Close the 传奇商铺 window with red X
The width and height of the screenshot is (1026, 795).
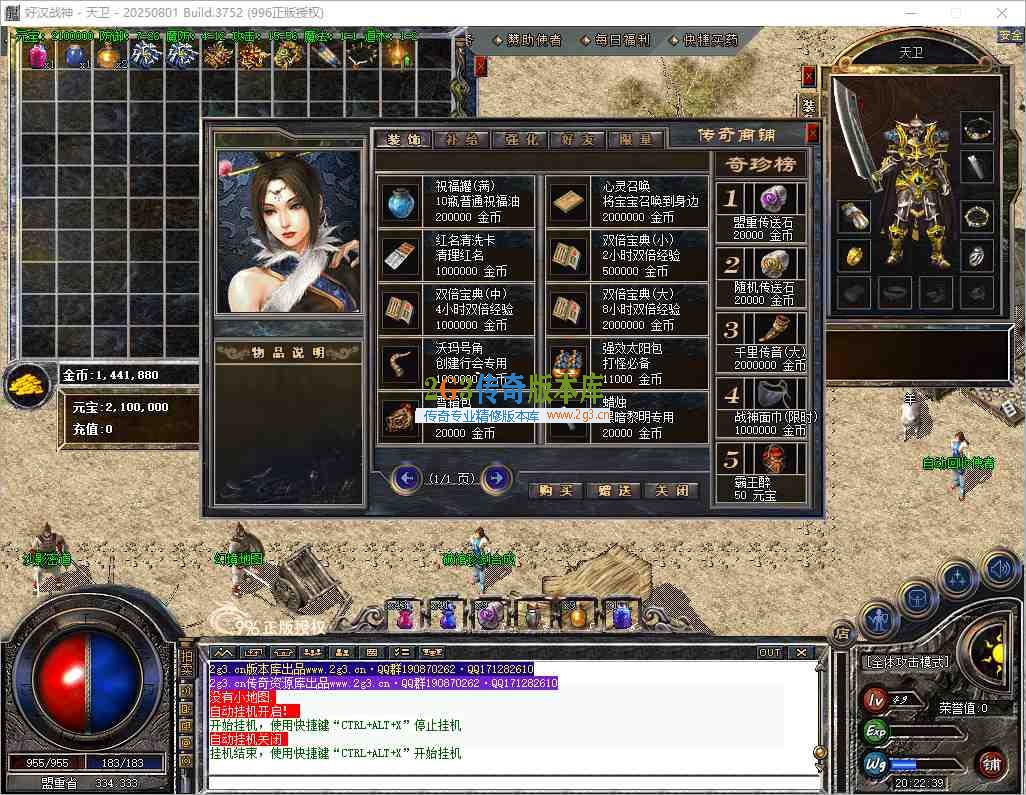coord(812,132)
